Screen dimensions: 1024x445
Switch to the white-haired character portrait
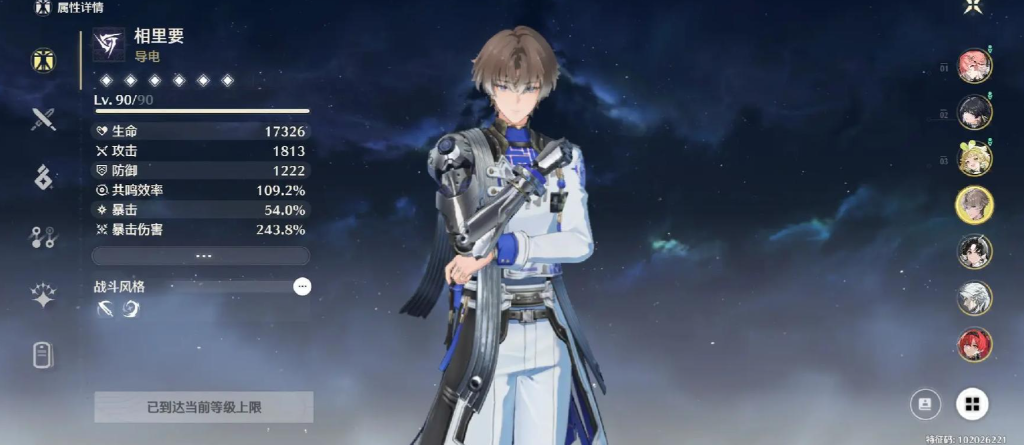coord(974,297)
